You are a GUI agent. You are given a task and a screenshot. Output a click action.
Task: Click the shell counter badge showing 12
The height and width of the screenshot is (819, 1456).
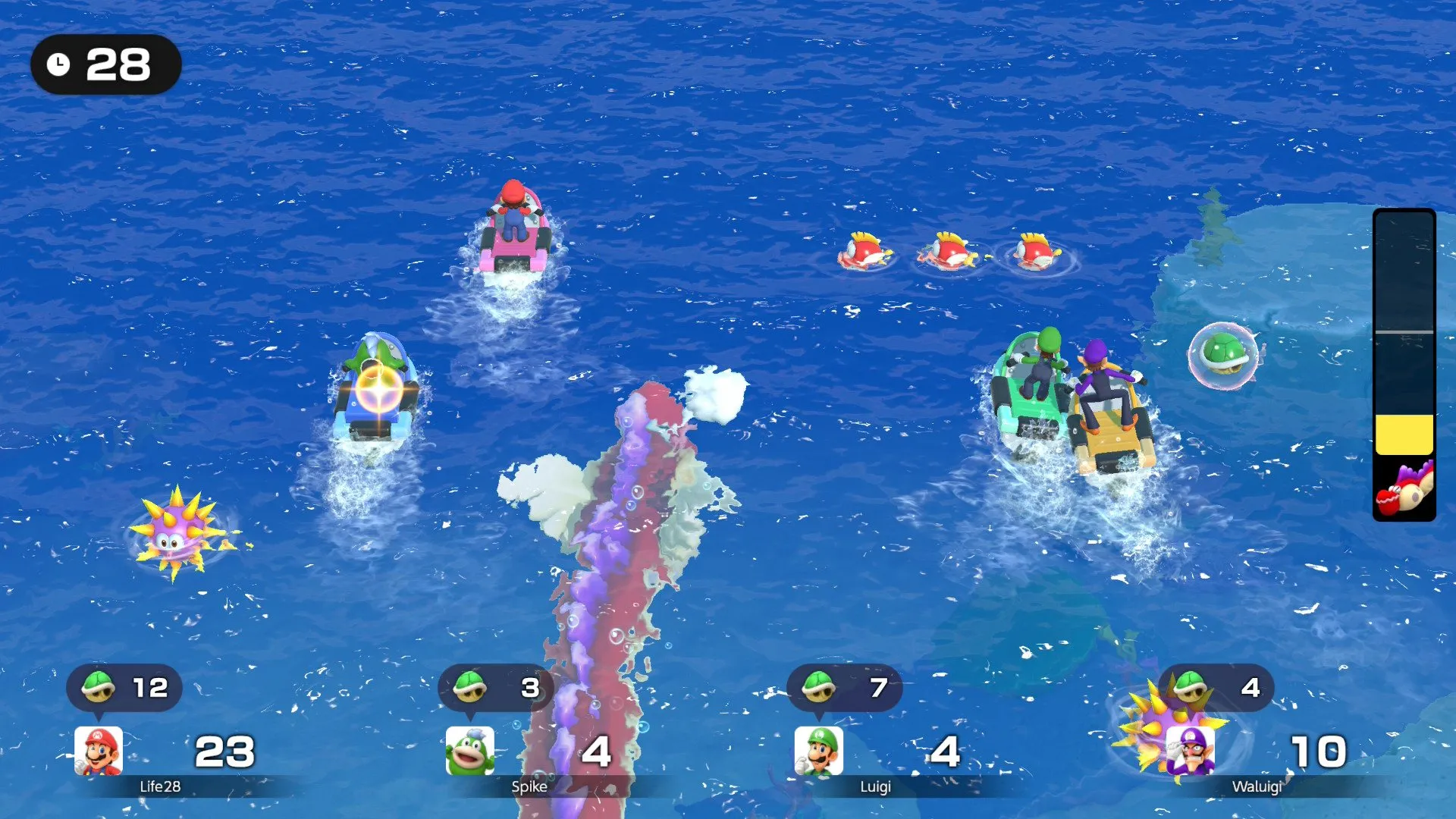click(x=125, y=688)
